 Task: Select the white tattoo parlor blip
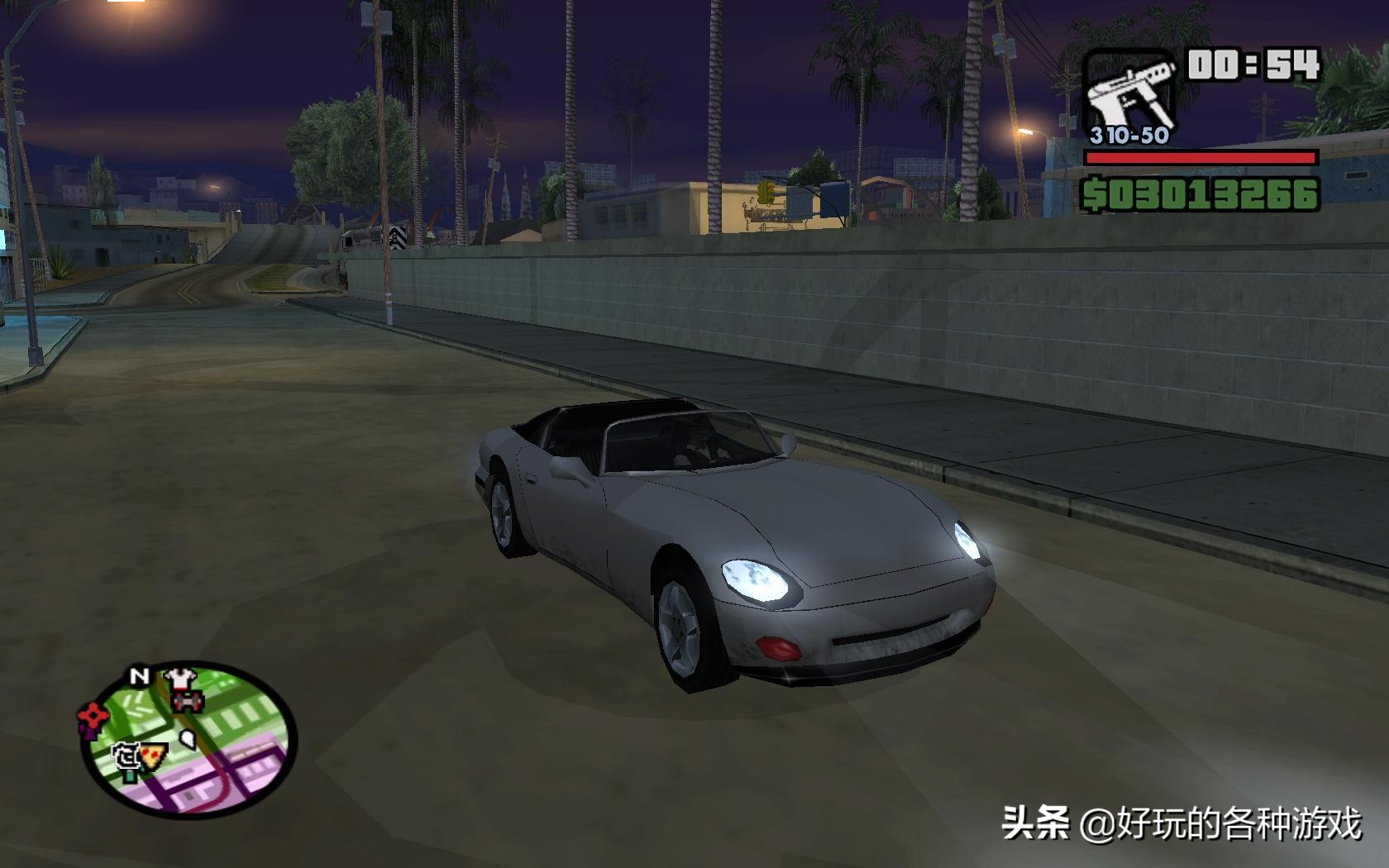[x=128, y=756]
